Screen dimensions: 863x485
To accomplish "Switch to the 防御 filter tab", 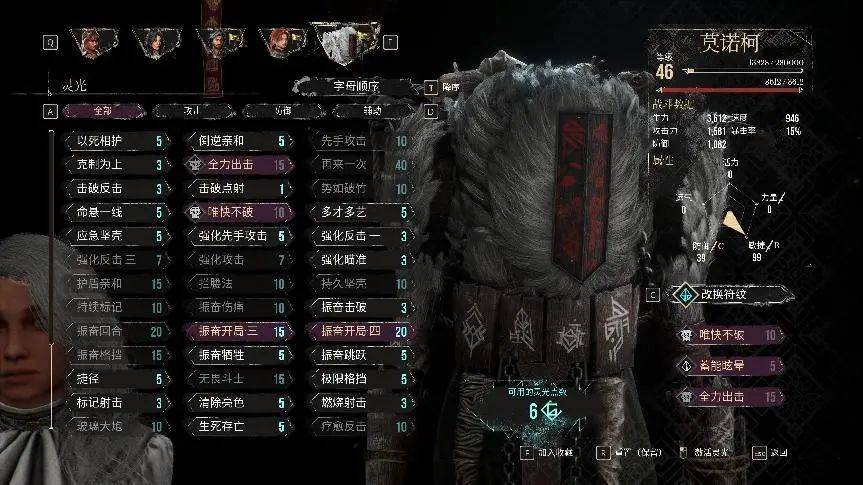I will (x=280, y=110).
